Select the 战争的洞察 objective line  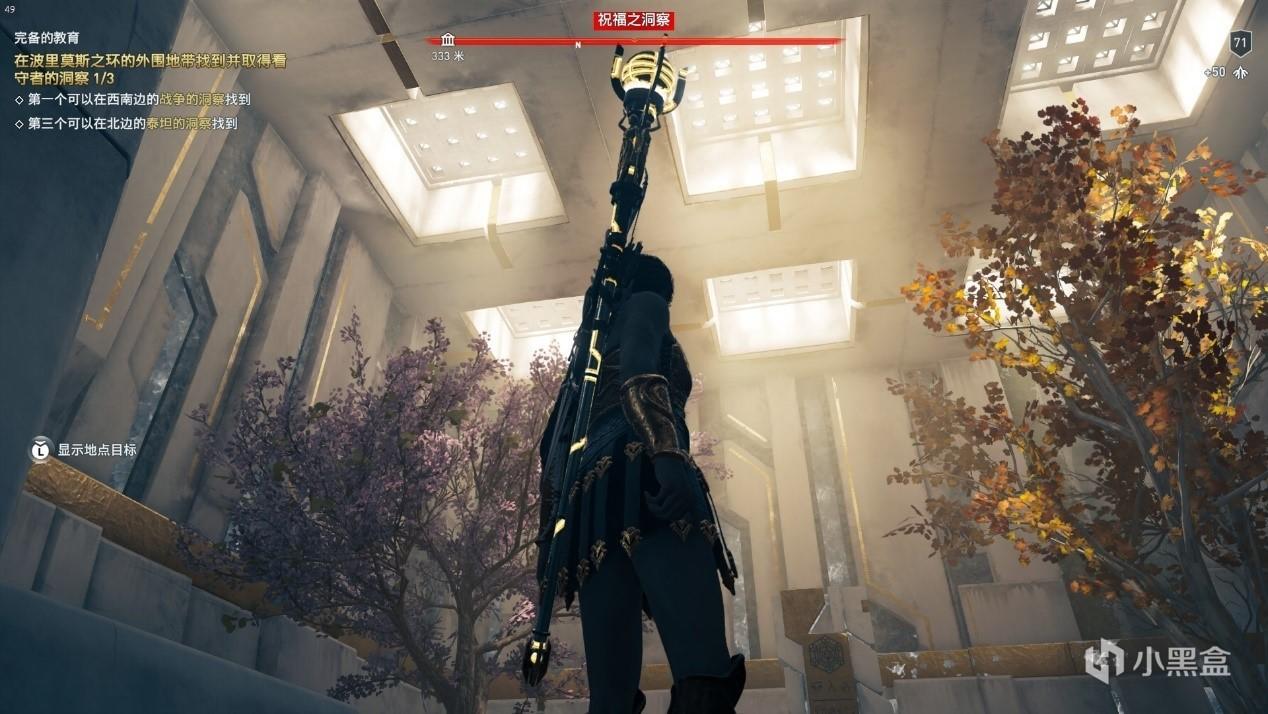(133, 100)
